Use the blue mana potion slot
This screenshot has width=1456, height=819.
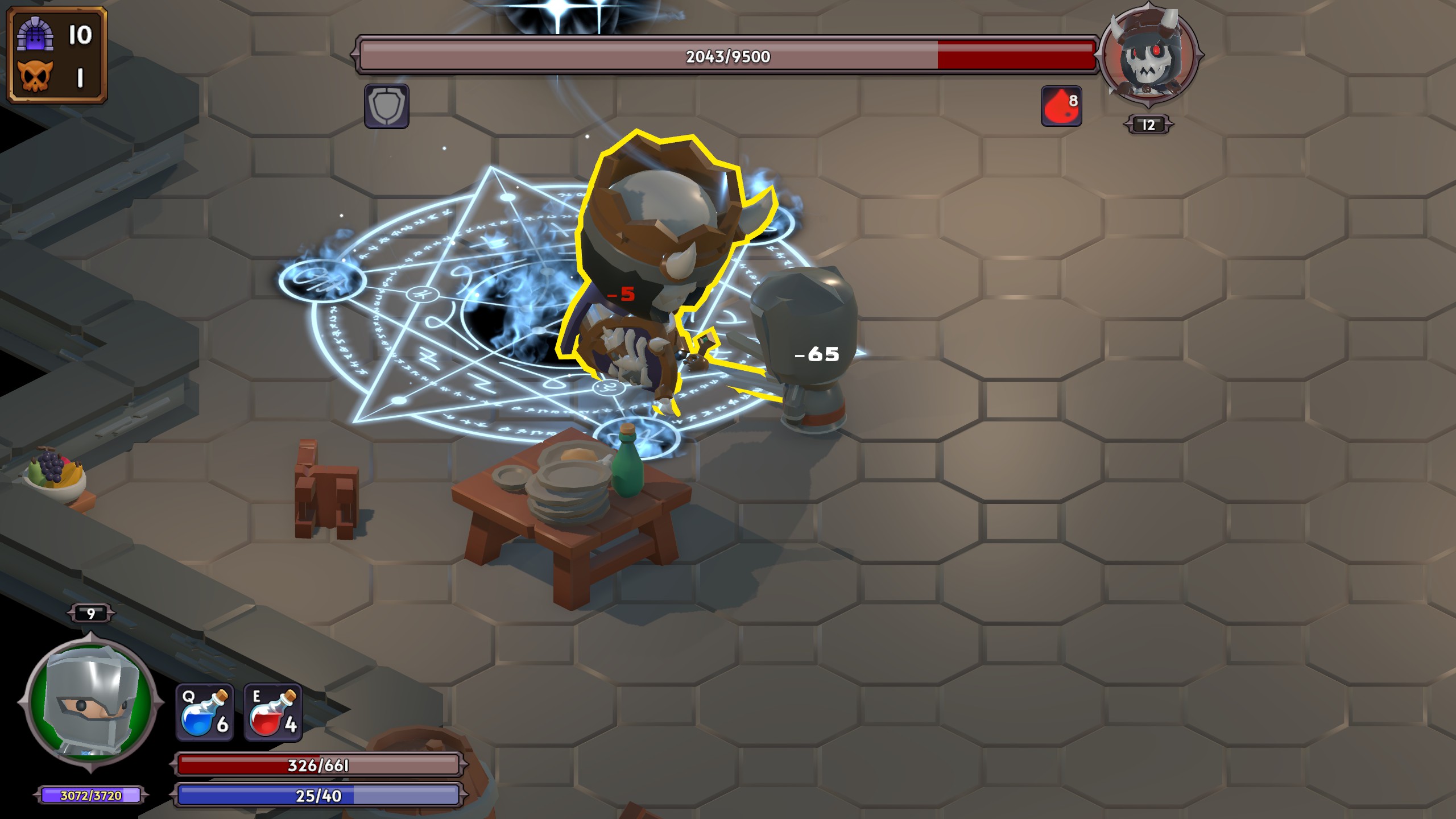(x=204, y=713)
